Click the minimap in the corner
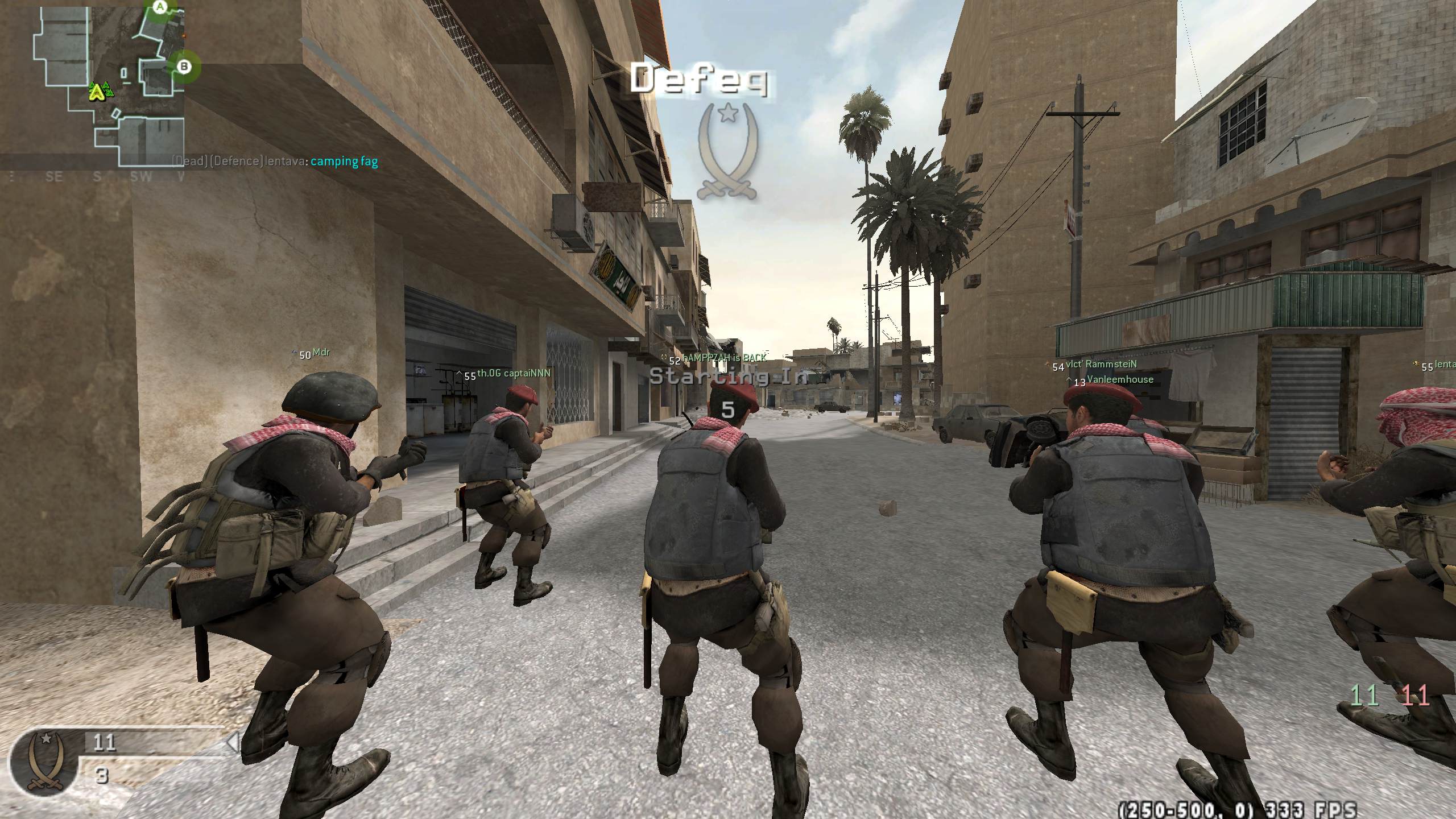The height and width of the screenshot is (819, 1456). pos(94,84)
